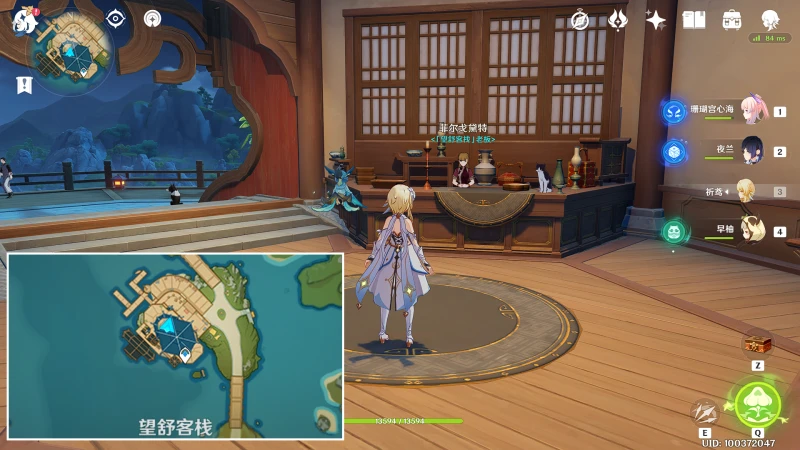Click the circular icon right of the eye icon
Viewport: 800px width, 450px height.
152,19
